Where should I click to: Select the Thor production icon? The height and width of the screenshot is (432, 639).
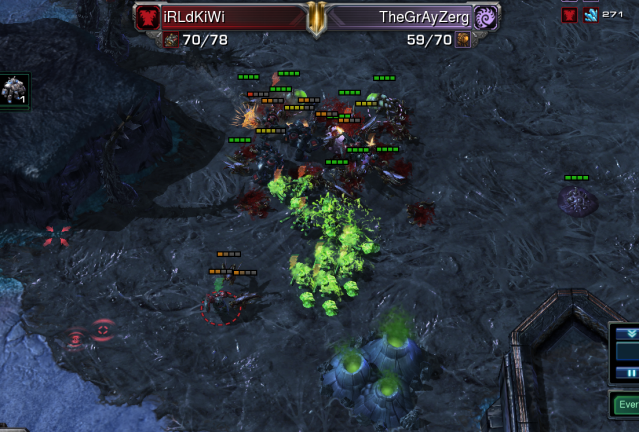tap(13, 91)
